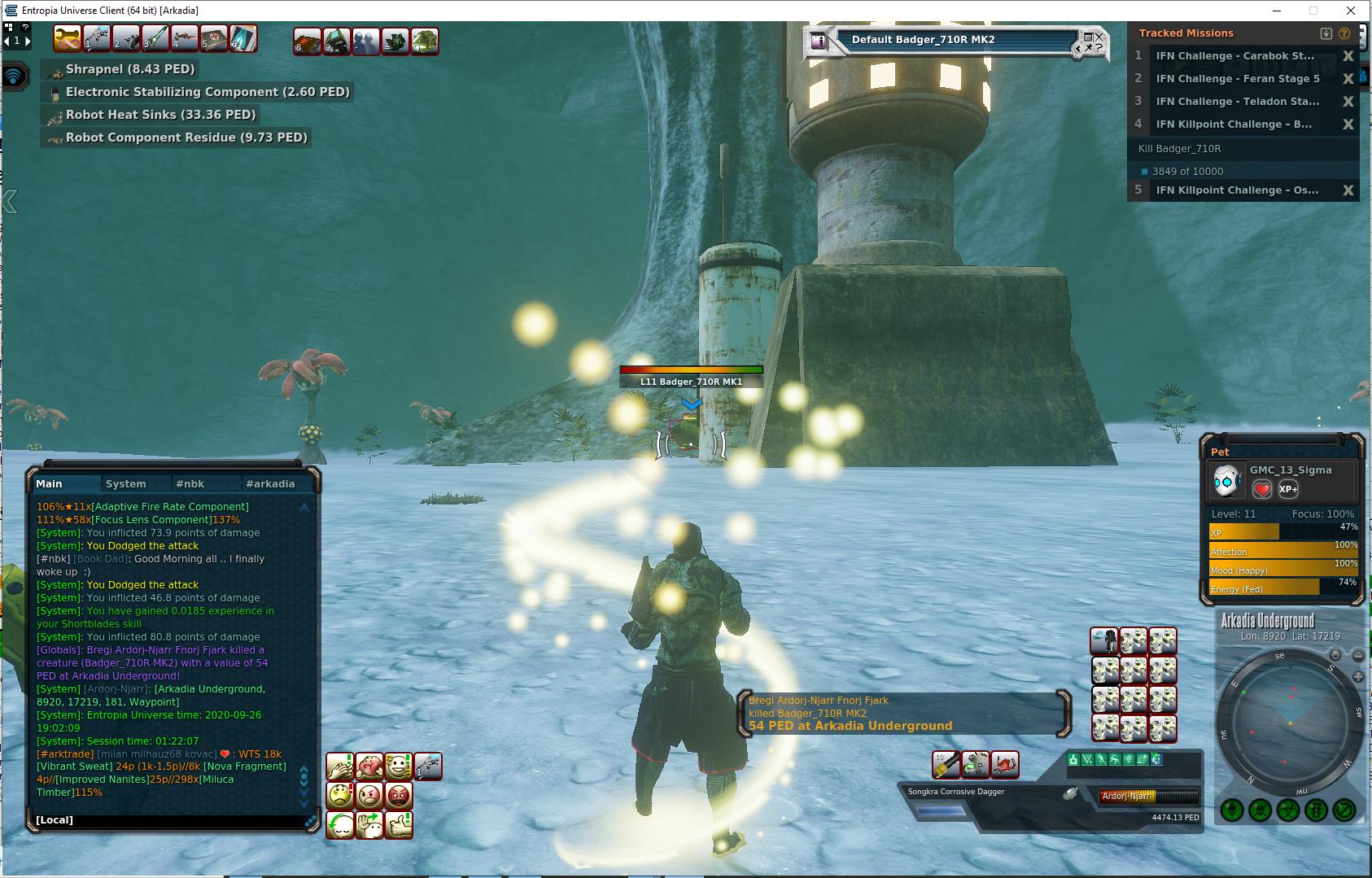Select the red crab creature action slot

(1005, 765)
